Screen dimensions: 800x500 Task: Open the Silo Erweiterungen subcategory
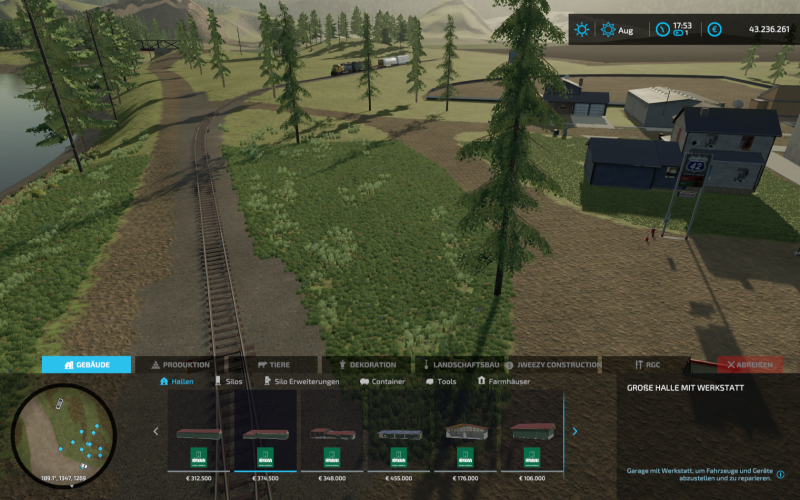tap(301, 382)
